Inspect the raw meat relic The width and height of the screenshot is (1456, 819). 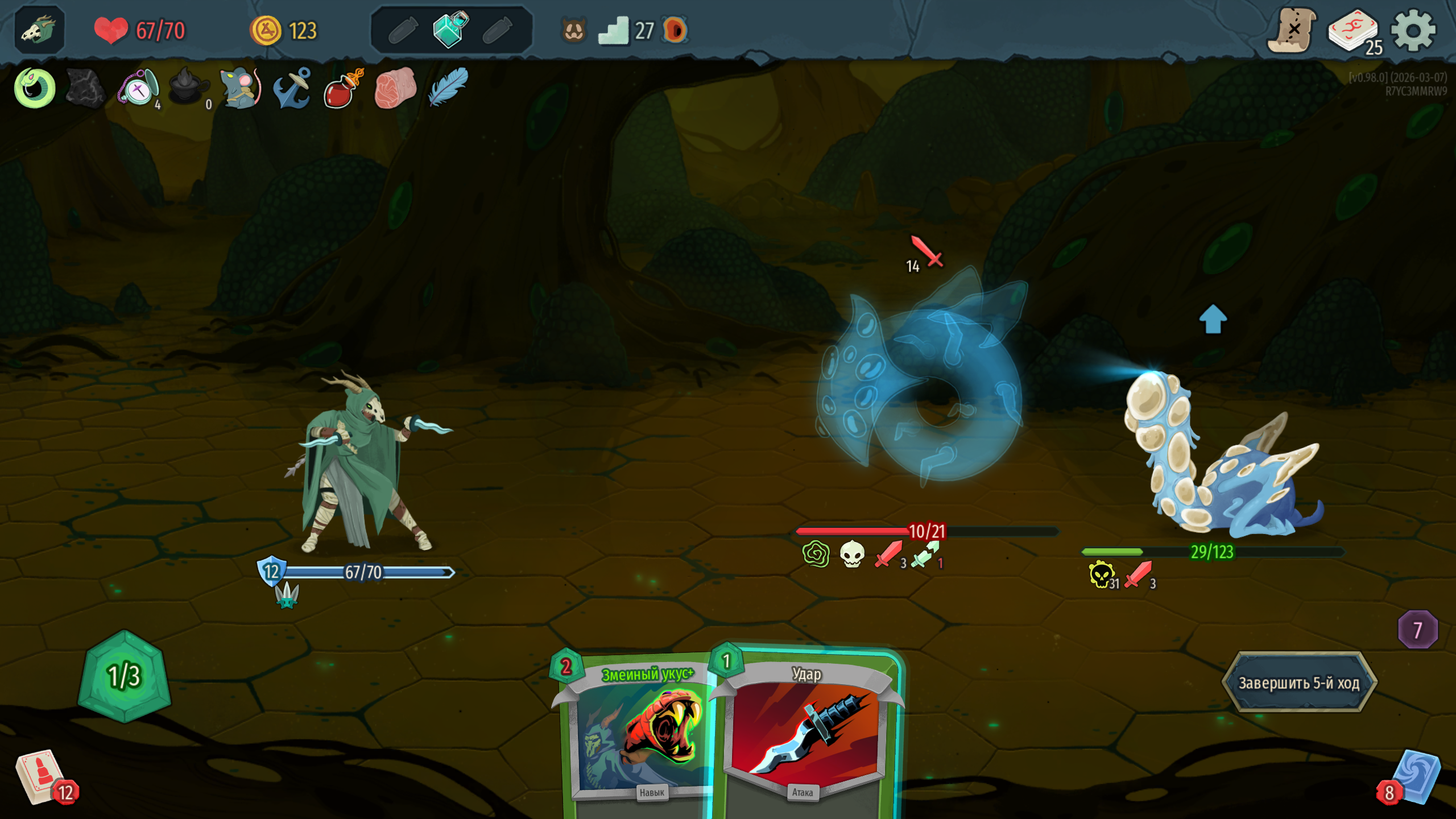[395, 88]
